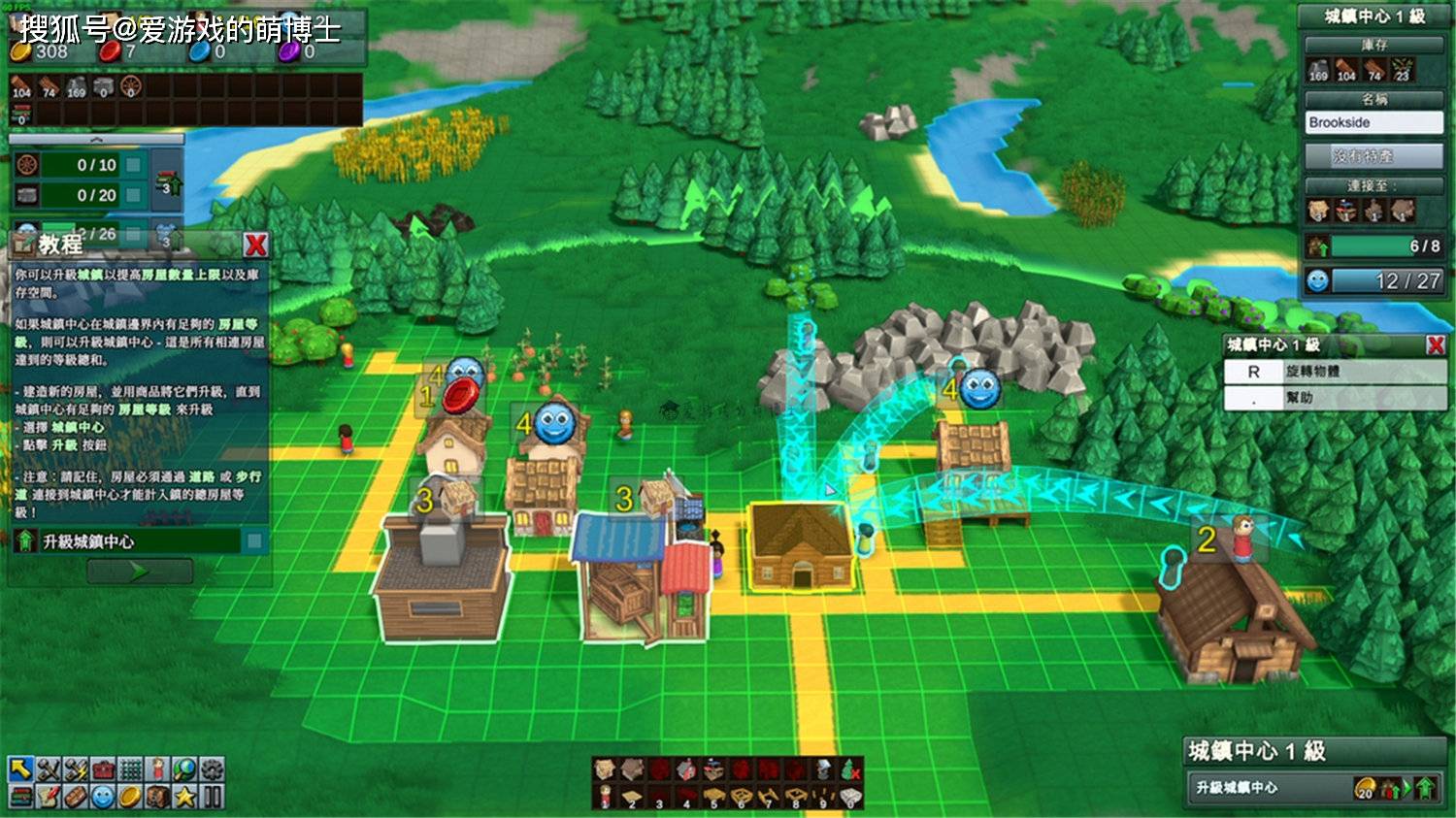Close the tutorial (教程) panel
Screen dimensions: 1456x818
coord(255,245)
